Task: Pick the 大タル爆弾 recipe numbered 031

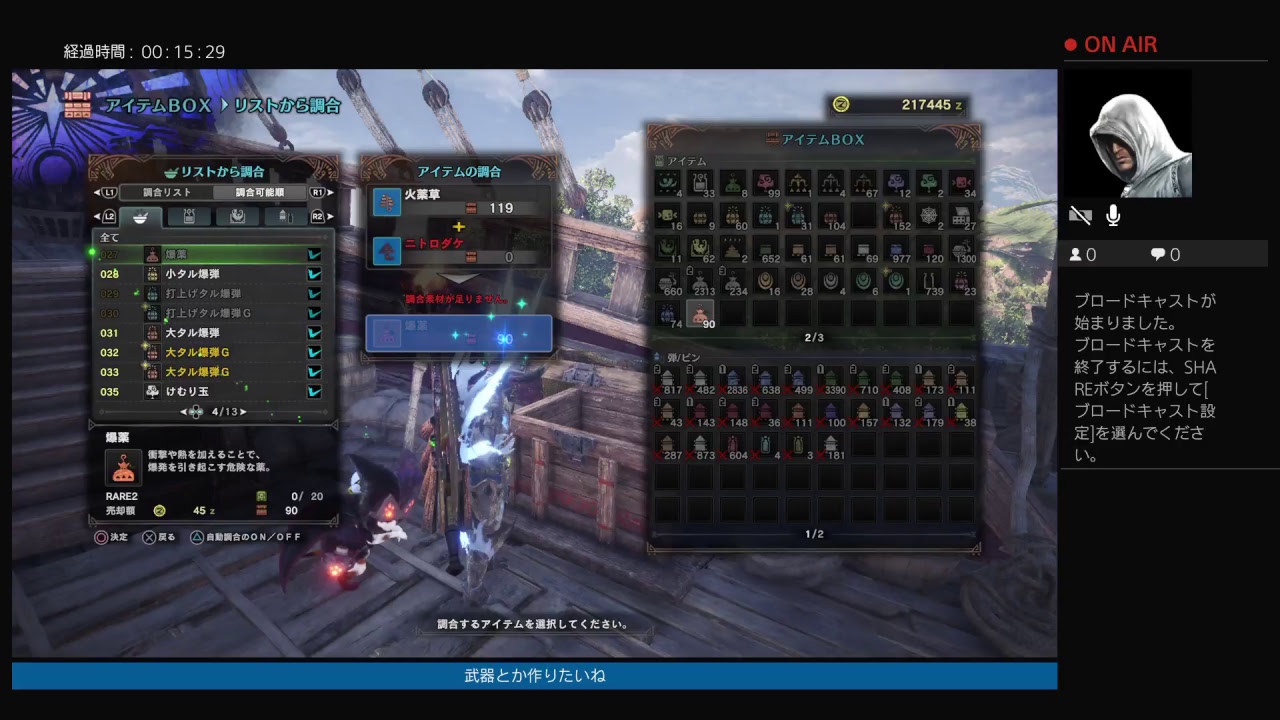Action: 210,333
